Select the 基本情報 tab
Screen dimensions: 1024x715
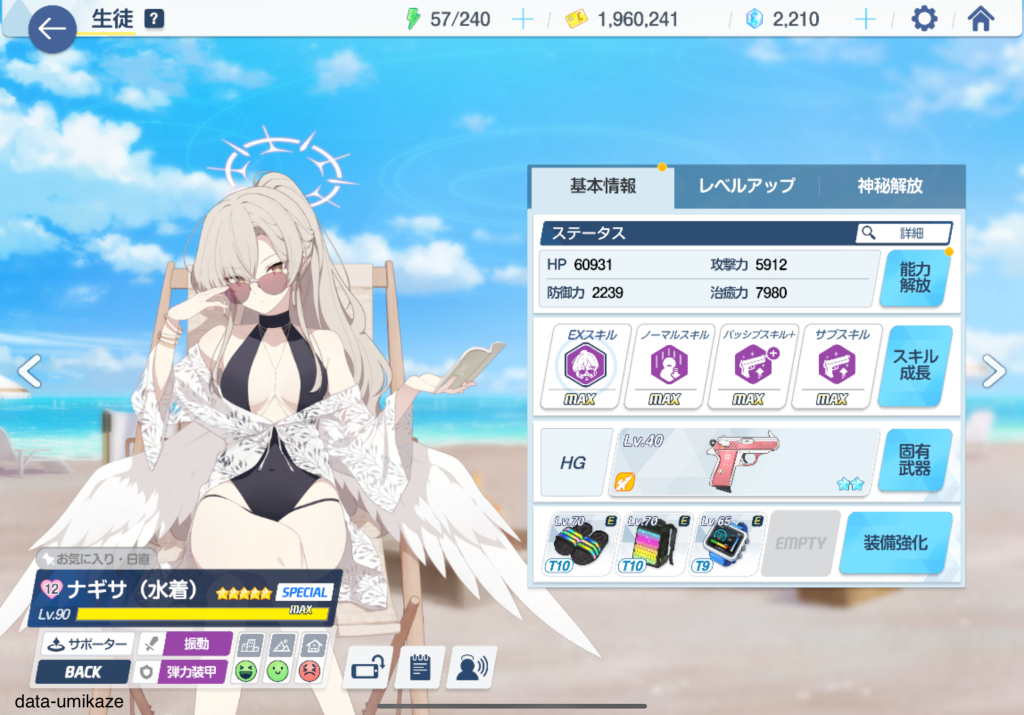click(603, 186)
